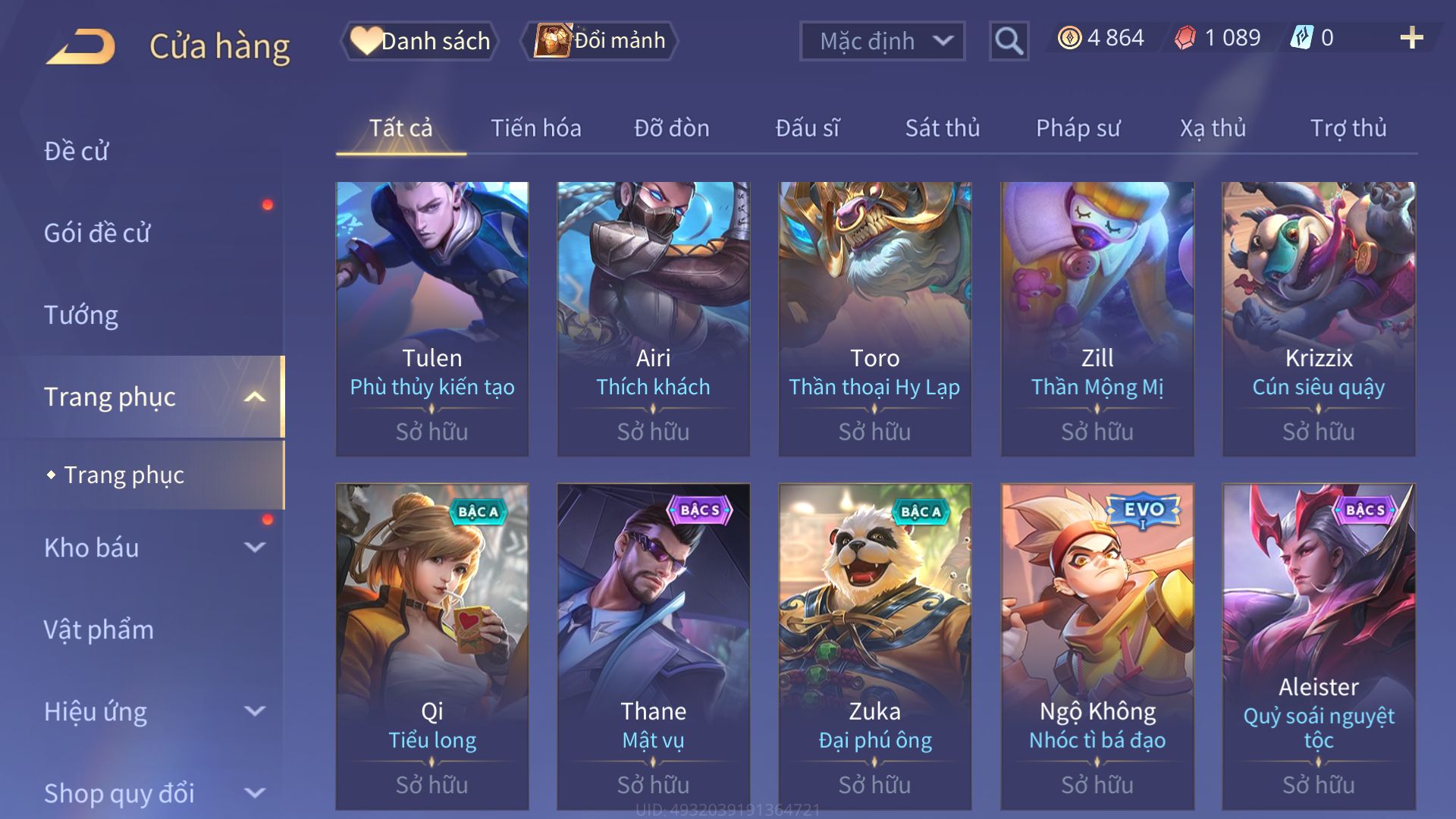Select the Tulen Phù thủy kiến tạo skin
The width and height of the screenshot is (1456, 819).
432,318
